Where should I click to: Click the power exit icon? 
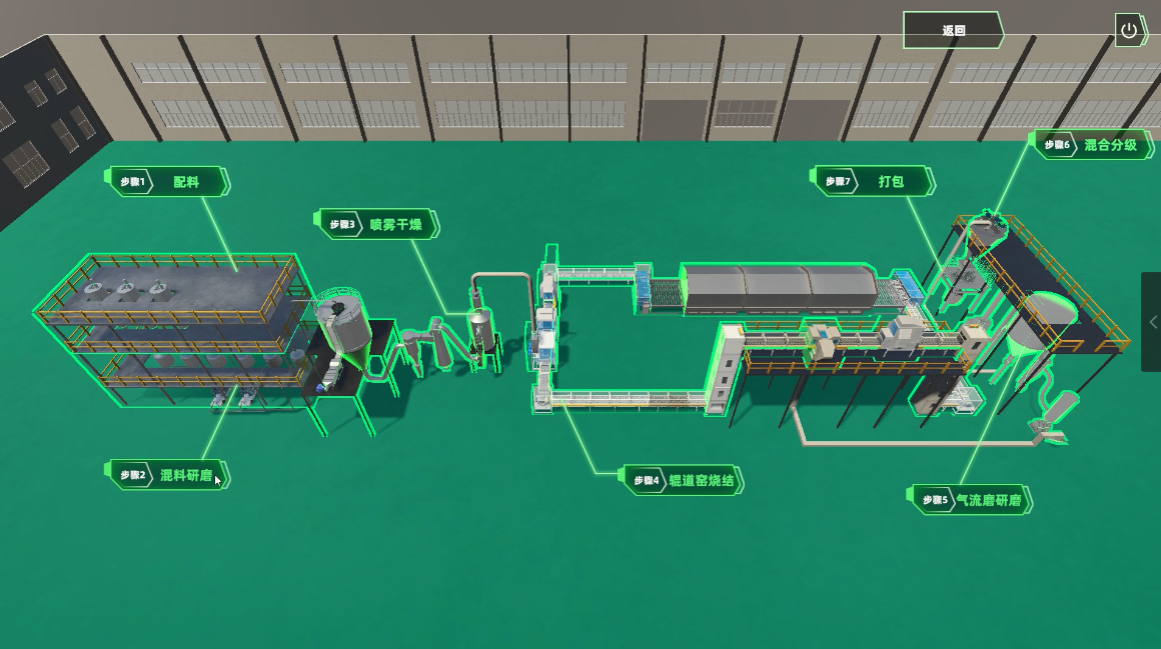tap(1129, 30)
